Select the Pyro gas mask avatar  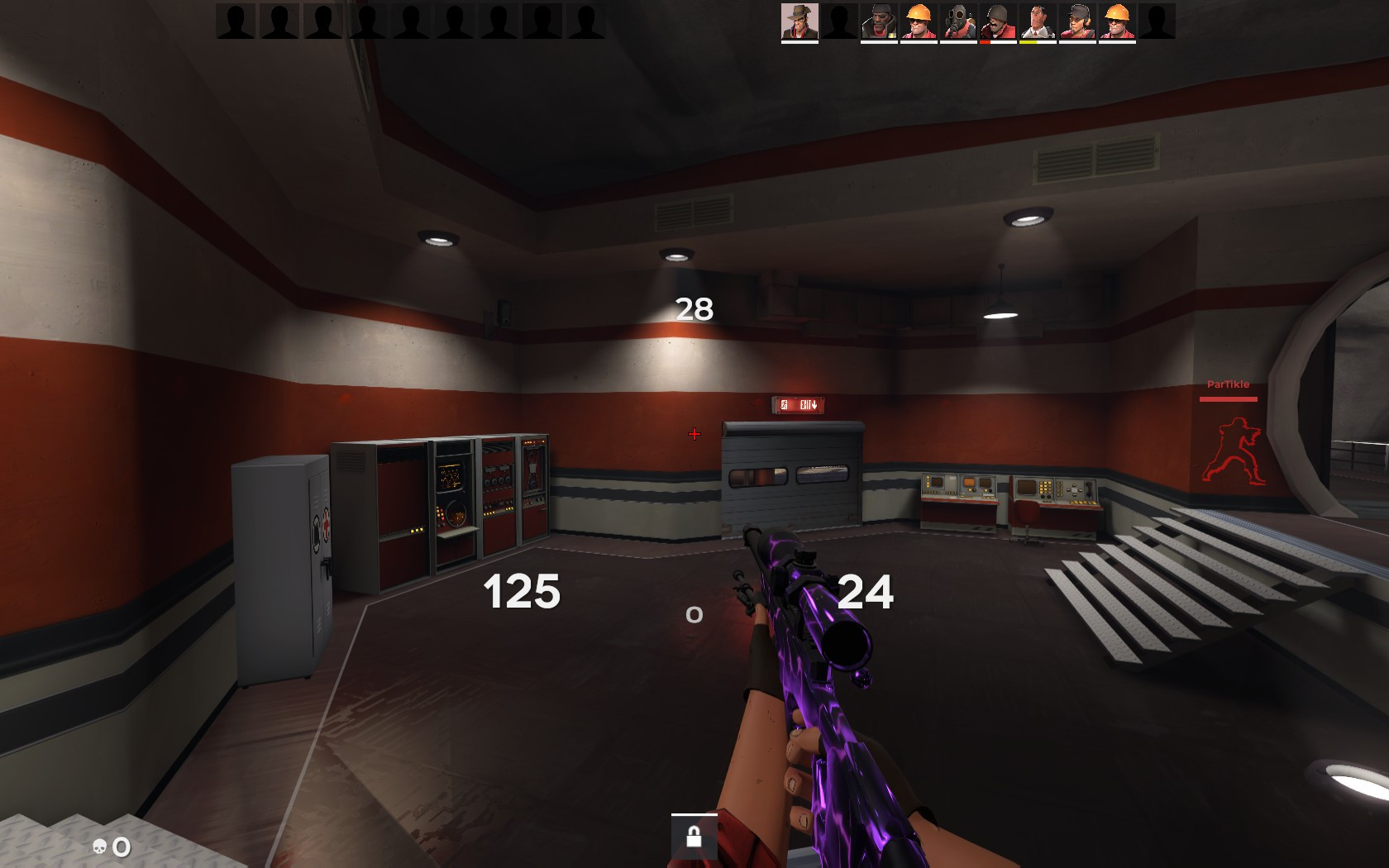tap(958, 22)
